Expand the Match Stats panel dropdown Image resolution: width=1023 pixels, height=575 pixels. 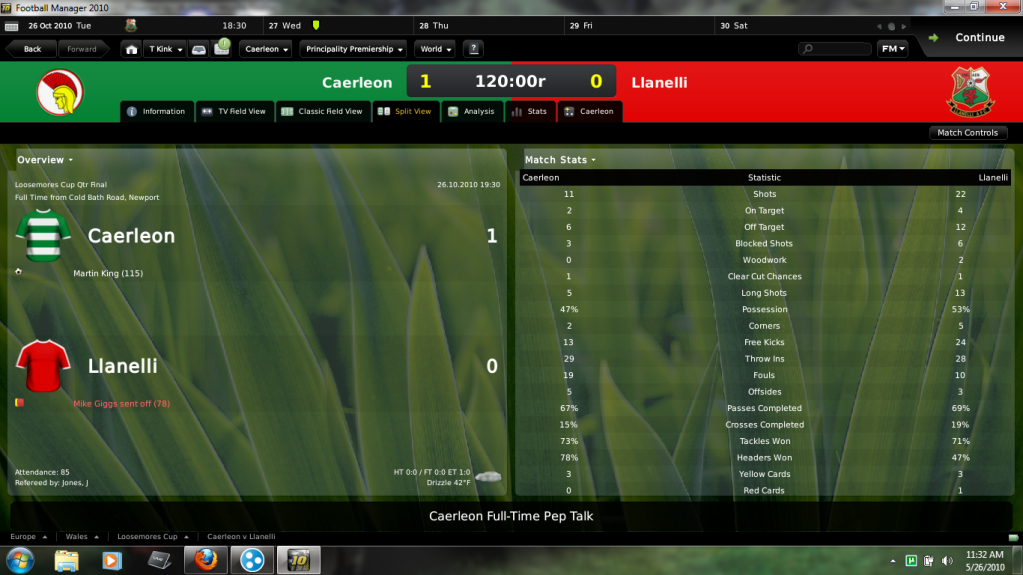point(560,160)
